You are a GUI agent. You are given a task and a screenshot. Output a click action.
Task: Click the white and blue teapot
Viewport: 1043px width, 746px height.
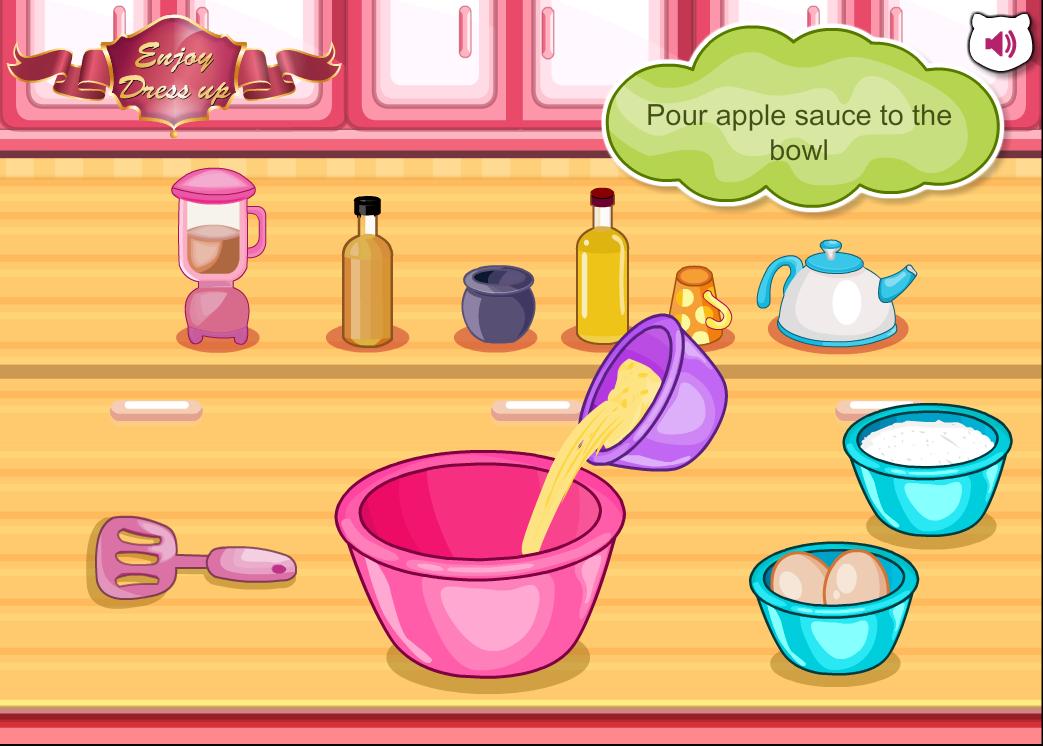[x=836, y=293]
